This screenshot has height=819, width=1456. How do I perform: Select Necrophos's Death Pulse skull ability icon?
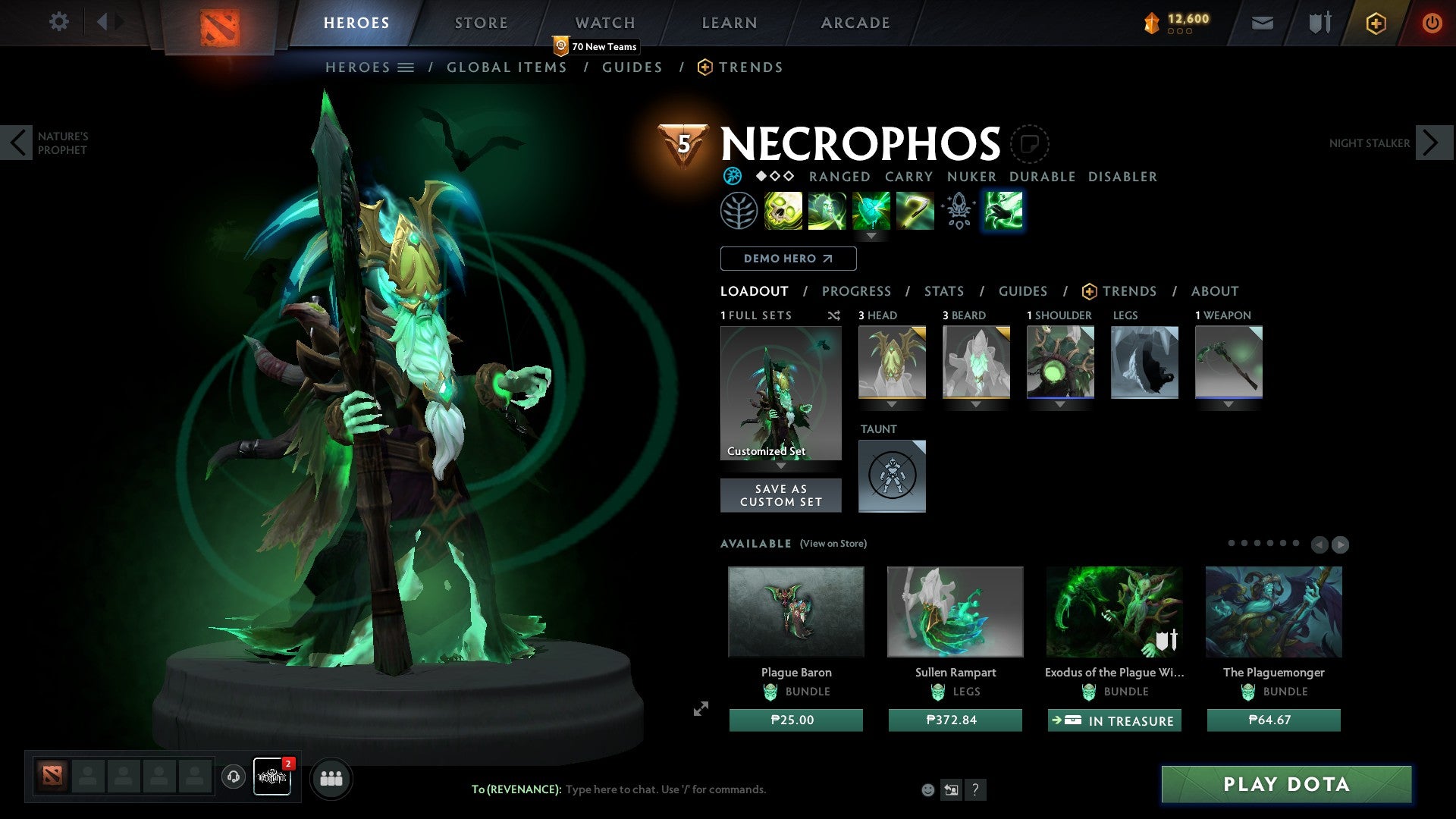[783, 210]
